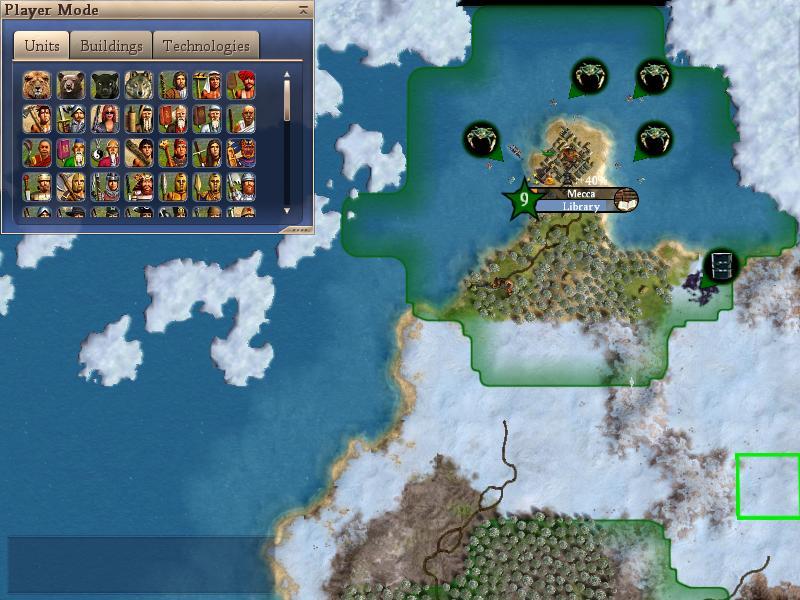Click the unit list scroll-up arrow
Image resolution: width=800 pixels, height=600 pixels.
[287, 73]
